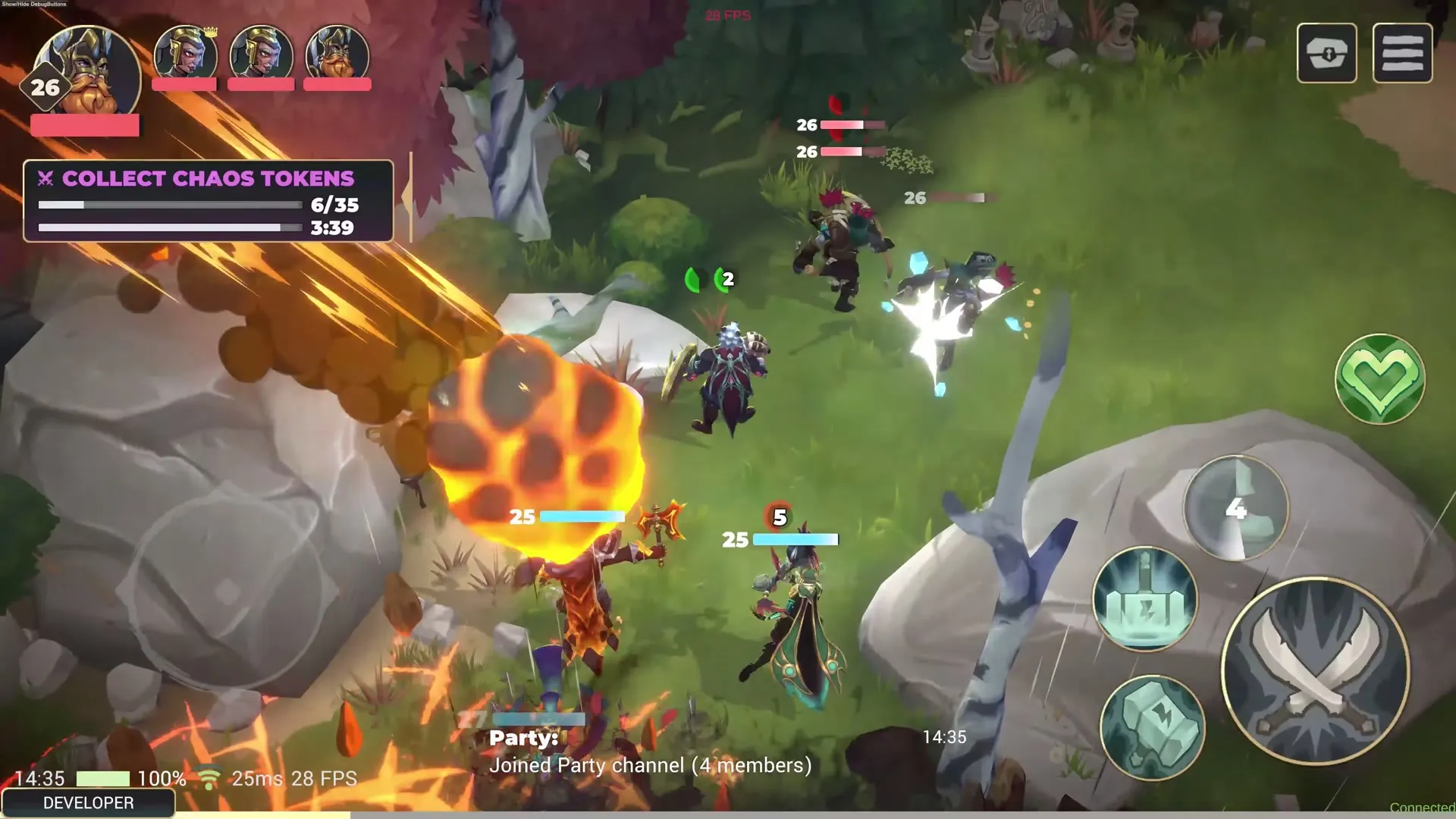Tap the 6/35 token progress bar
This screenshot has height=819, width=1456.
[x=171, y=205]
